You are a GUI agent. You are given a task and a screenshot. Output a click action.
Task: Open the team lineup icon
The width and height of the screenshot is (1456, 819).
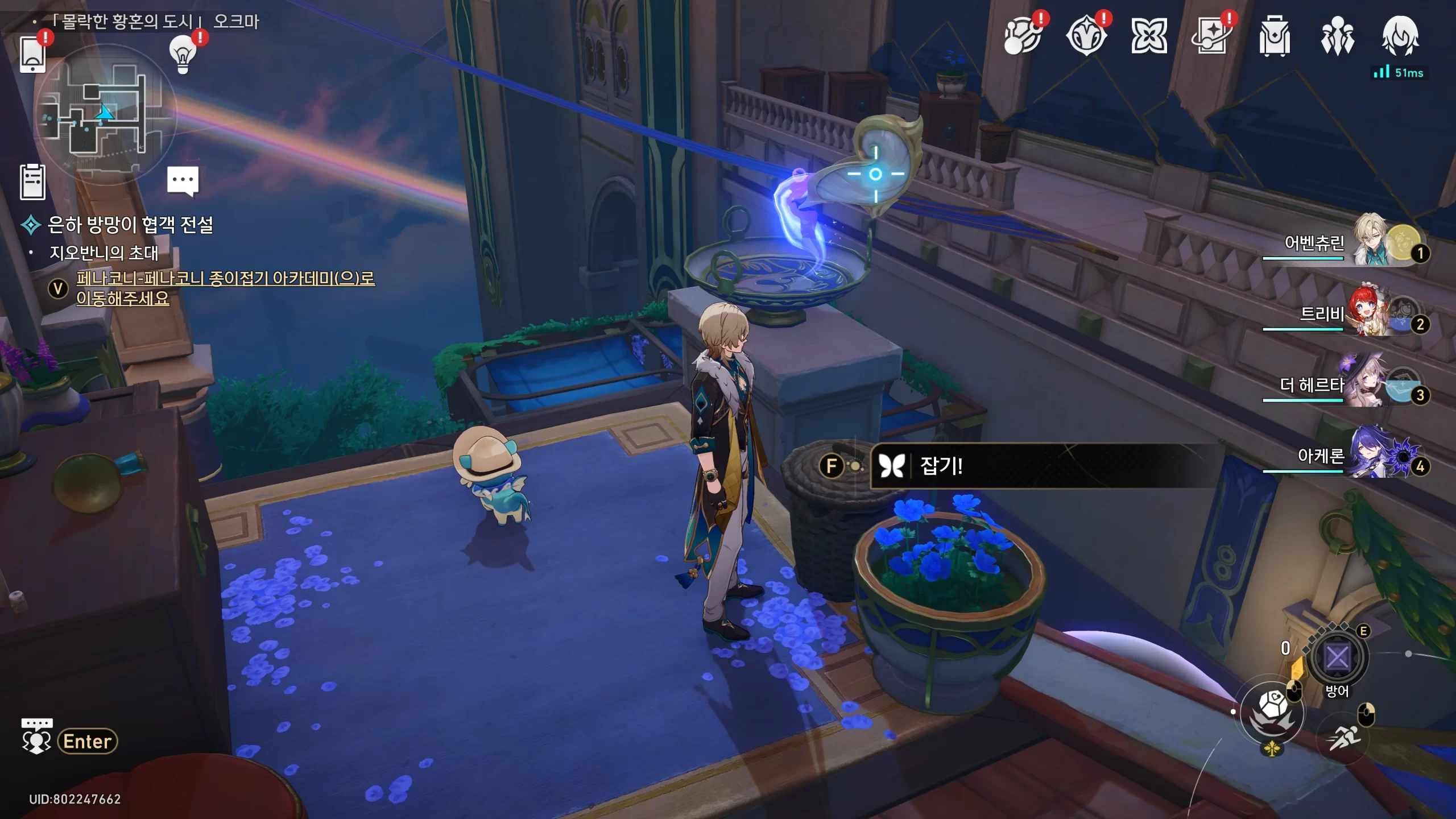tap(1337, 36)
